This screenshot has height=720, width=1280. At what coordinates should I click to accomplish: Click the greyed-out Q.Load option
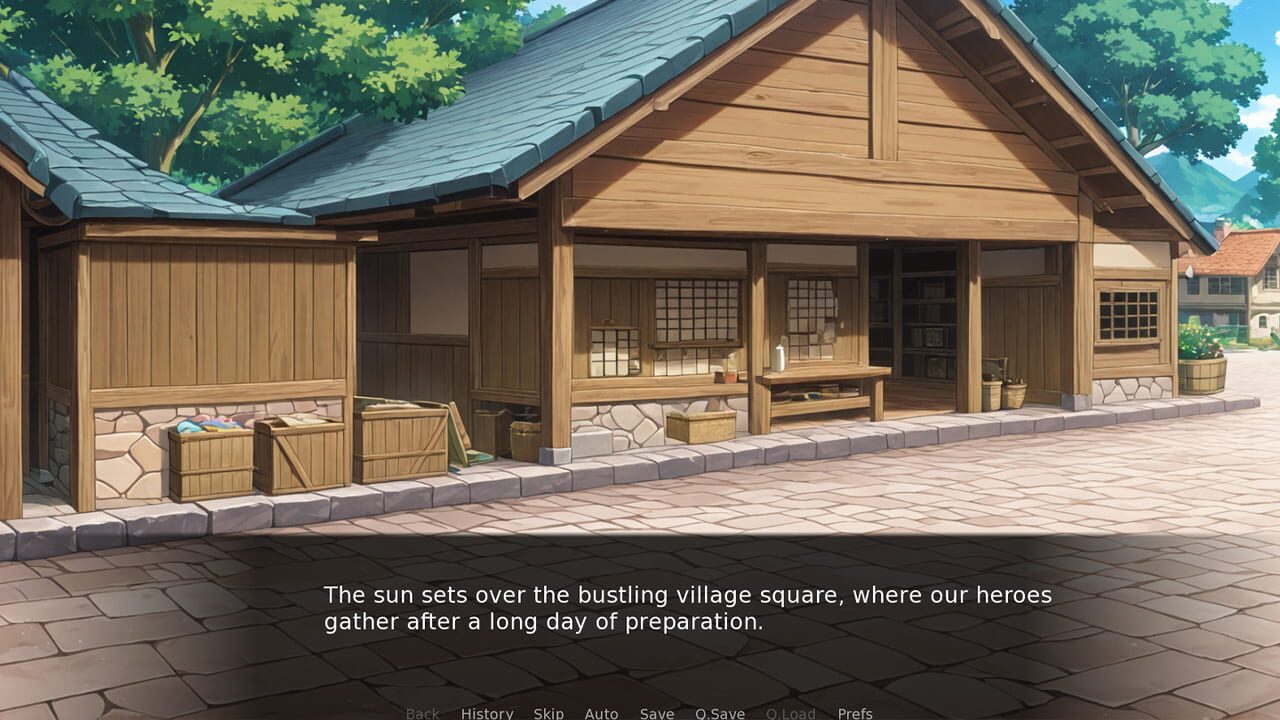(x=789, y=714)
